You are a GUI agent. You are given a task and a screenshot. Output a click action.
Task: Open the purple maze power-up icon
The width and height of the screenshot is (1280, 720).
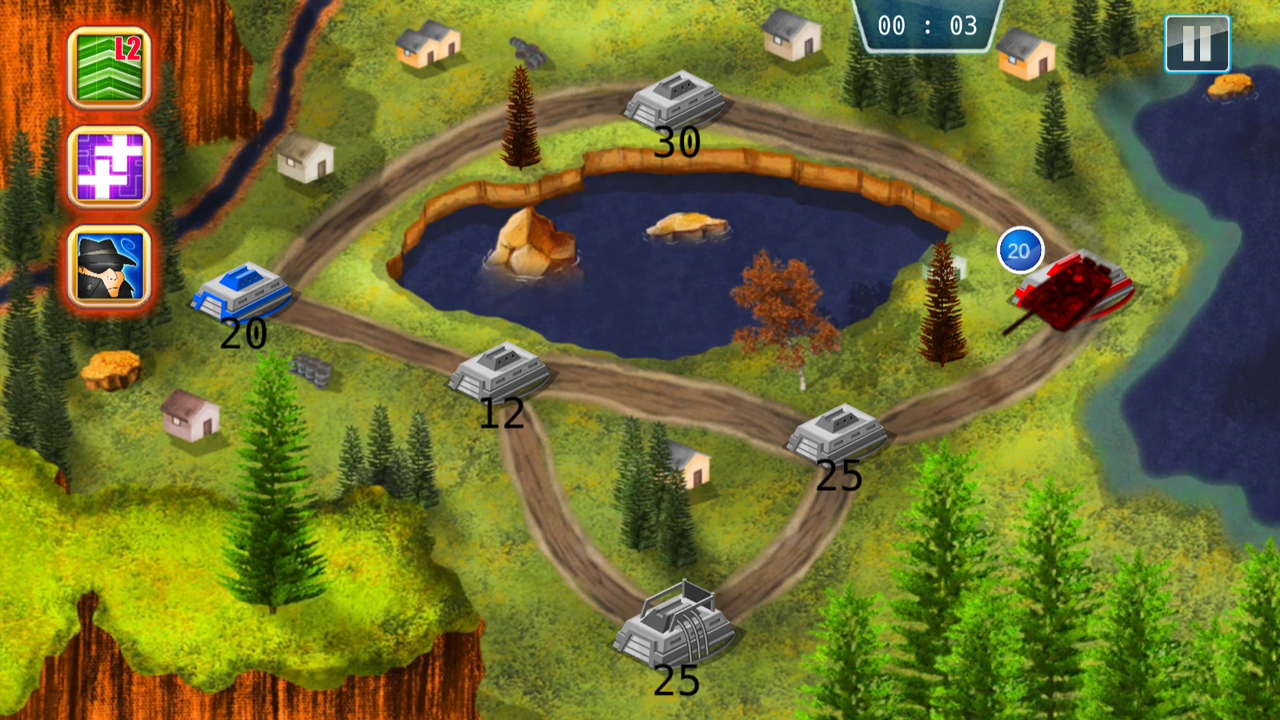[108, 168]
